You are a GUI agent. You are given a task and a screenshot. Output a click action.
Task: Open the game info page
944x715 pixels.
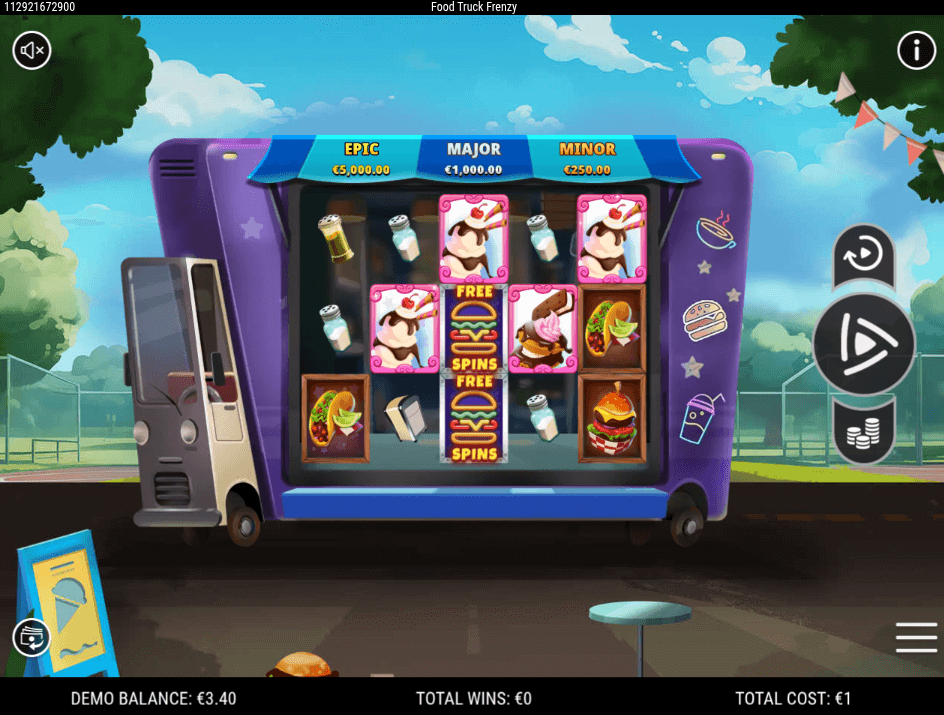click(x=916, y=49)
